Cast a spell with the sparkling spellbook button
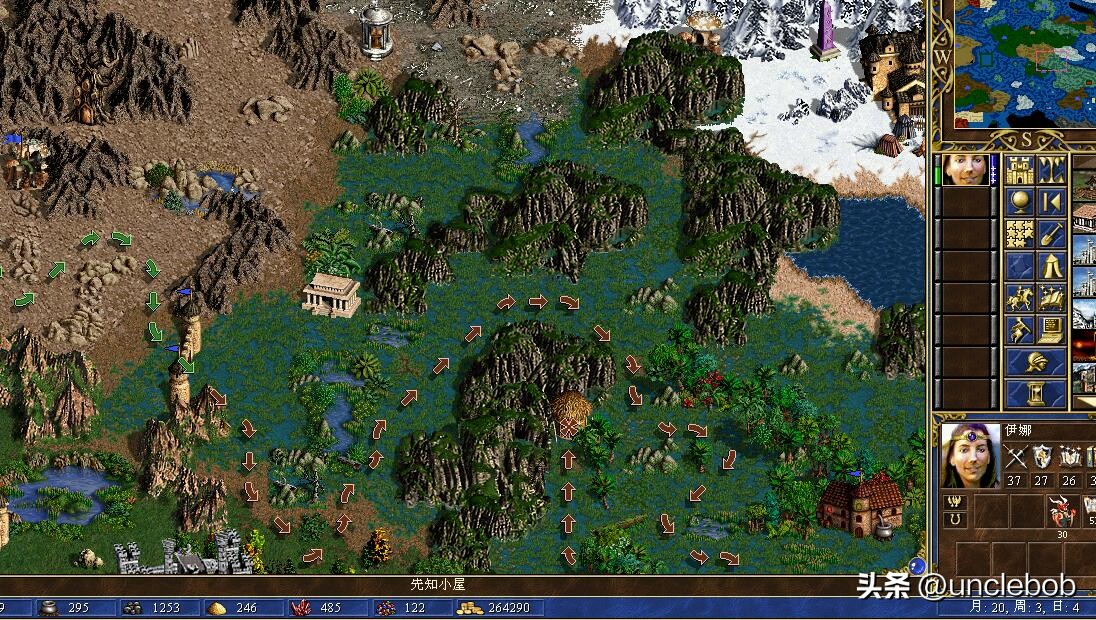 (1051, 298)
